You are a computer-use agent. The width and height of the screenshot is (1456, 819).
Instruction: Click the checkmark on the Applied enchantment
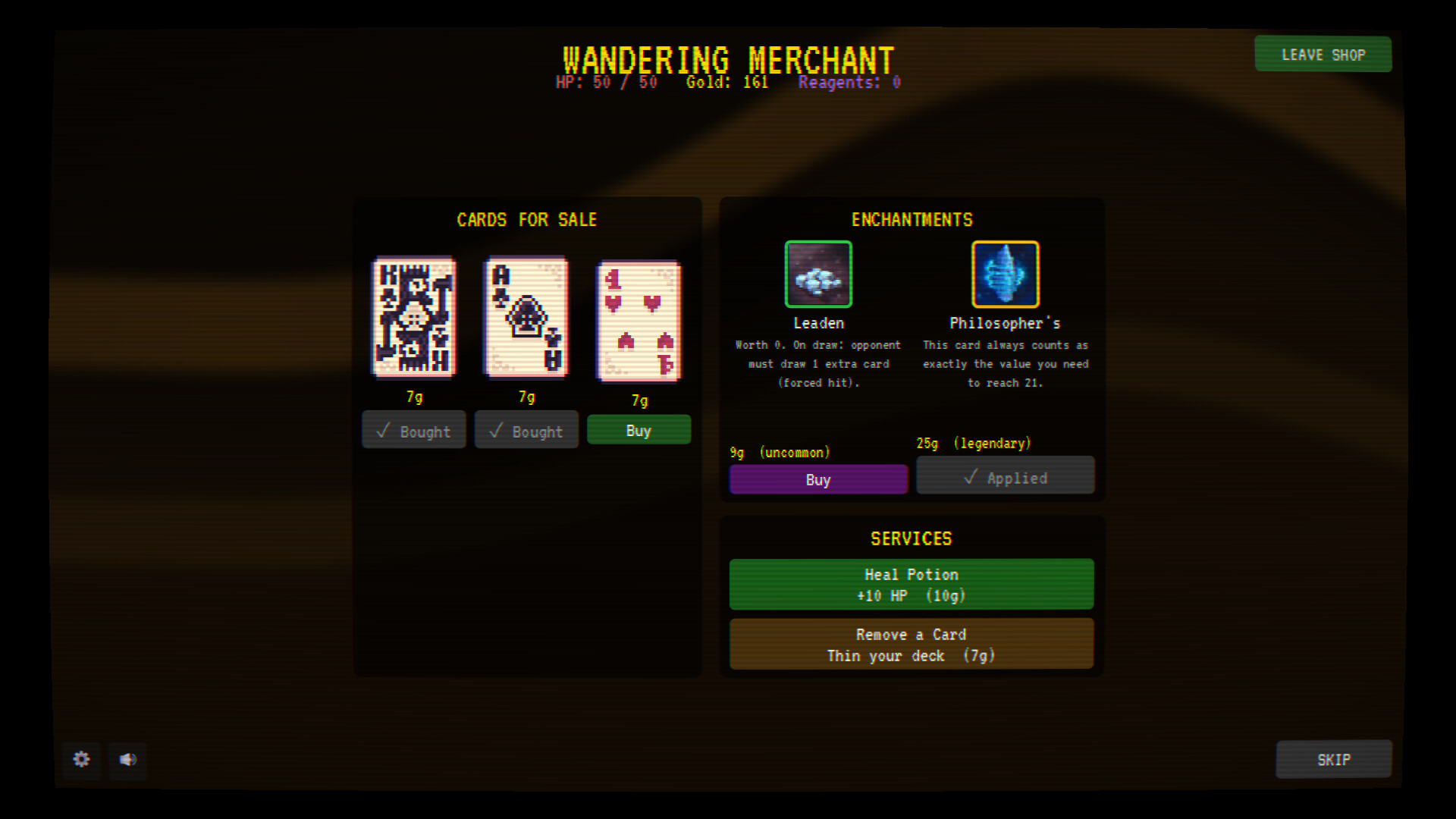(971, 476)
